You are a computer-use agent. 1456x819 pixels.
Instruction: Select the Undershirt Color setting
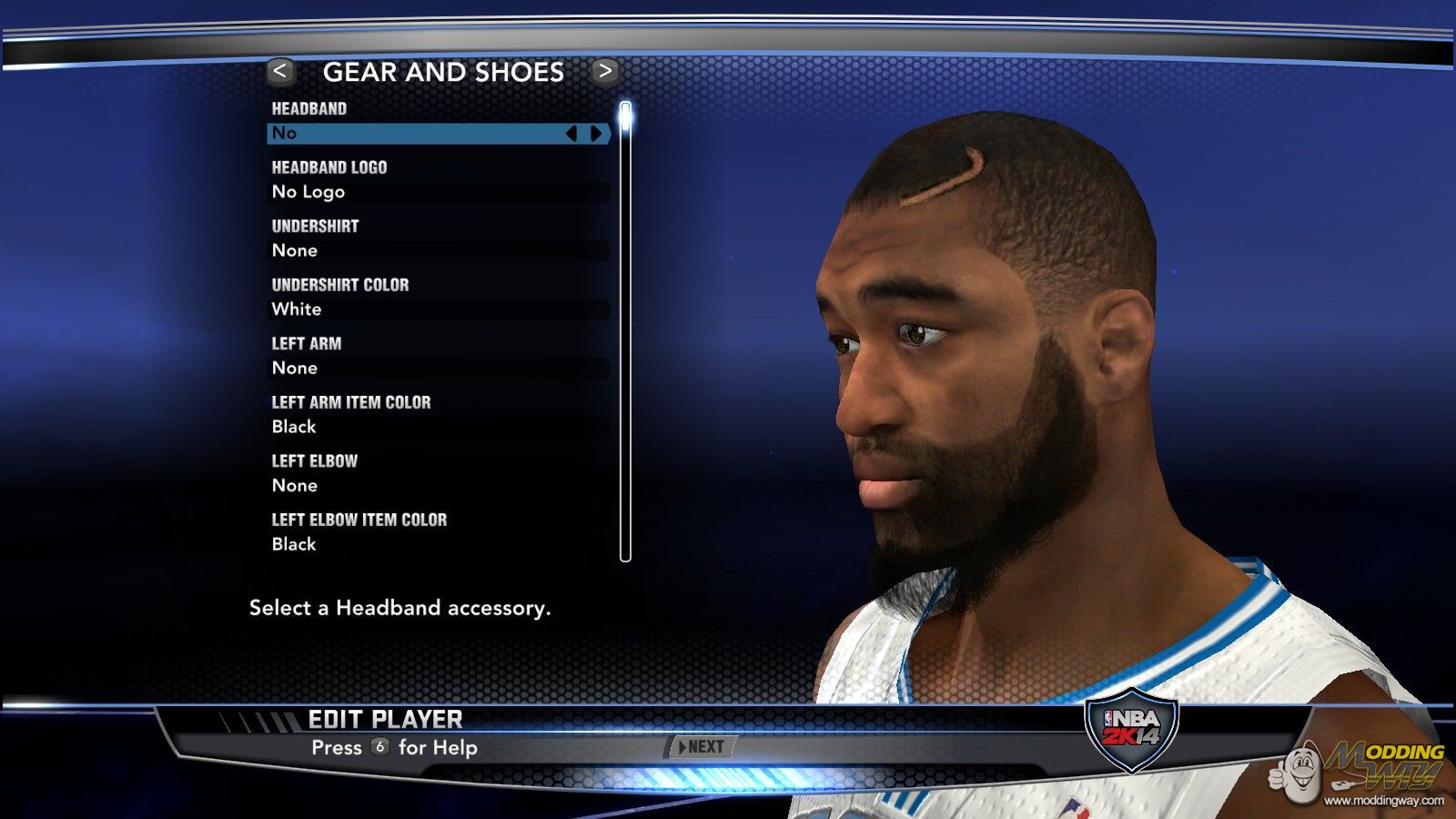pos(439,309)
